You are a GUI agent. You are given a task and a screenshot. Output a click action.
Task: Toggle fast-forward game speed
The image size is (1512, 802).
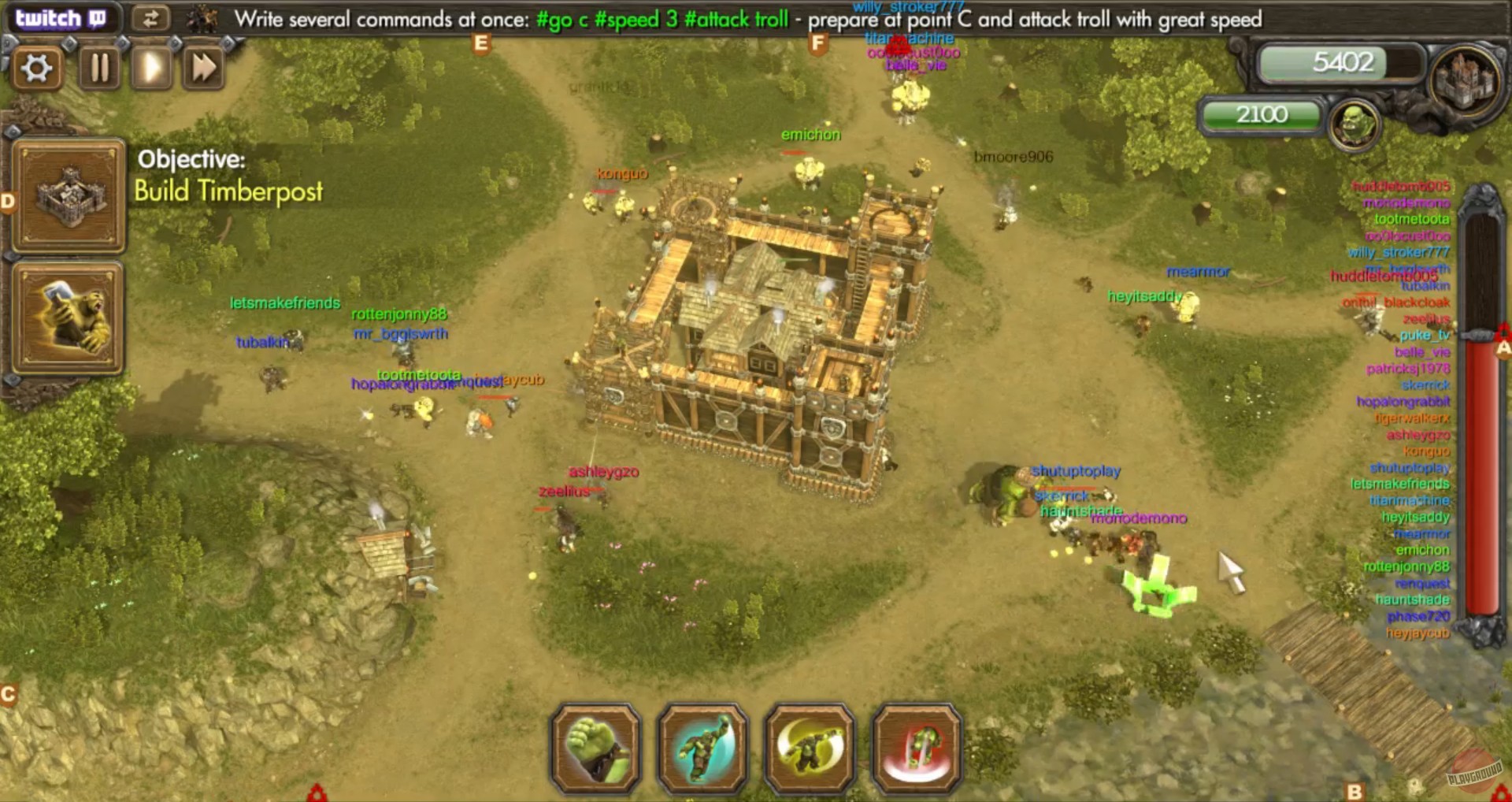(x=202, y=68)
